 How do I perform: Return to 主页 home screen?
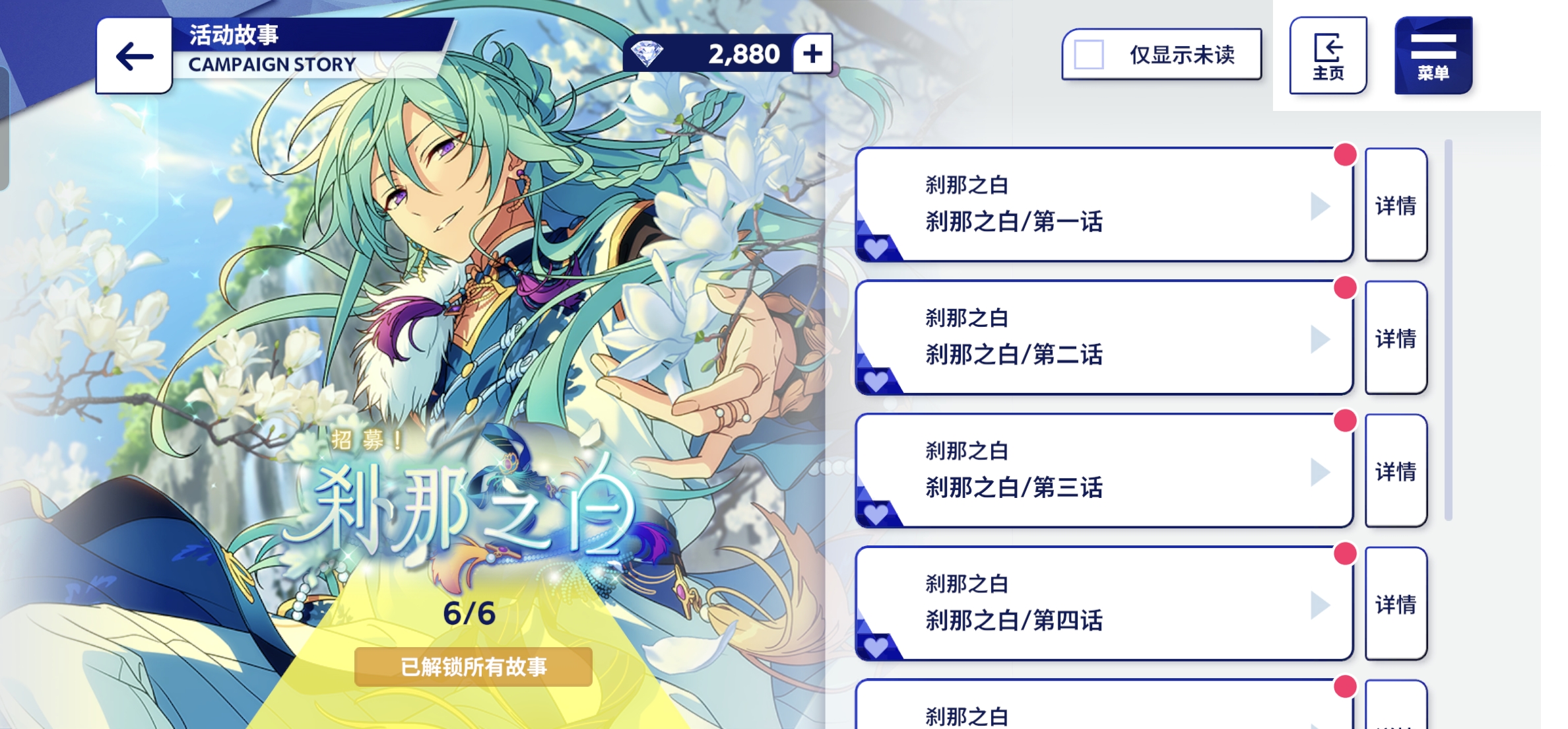[1328, 55]
